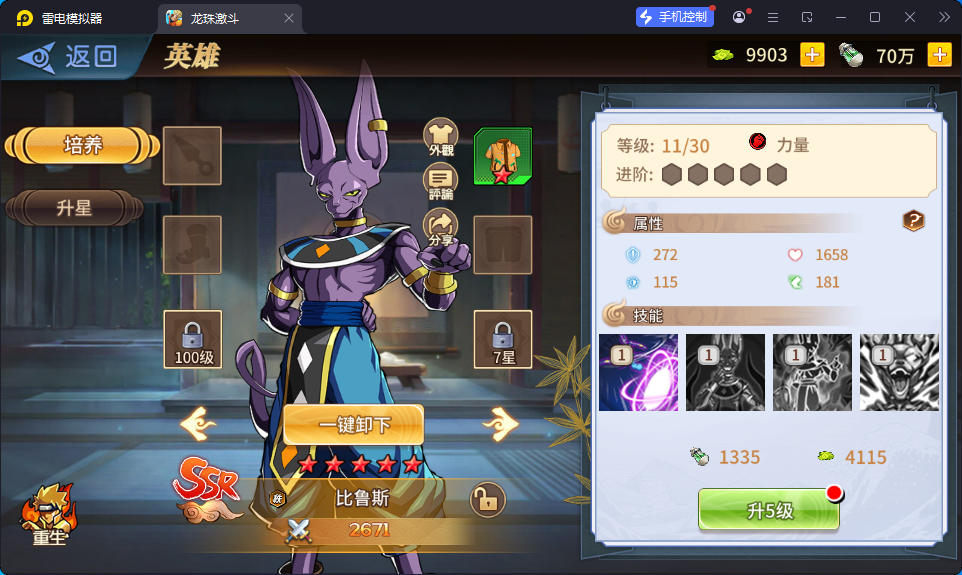
Task: Open the 升星 tab
Action: coord(74,208)
